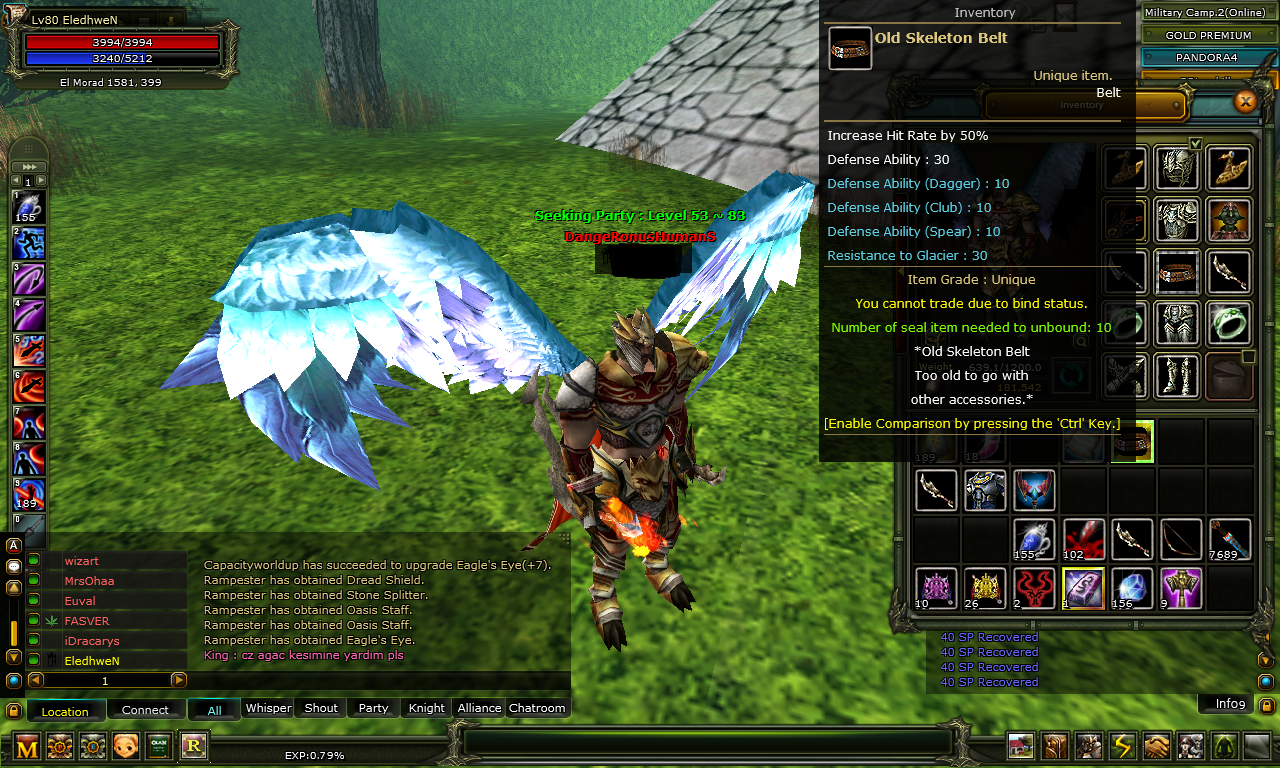The width and height of the screenshot is (1280, 768).
Task: Open the Clan board icon
Action: coord(158,746)
